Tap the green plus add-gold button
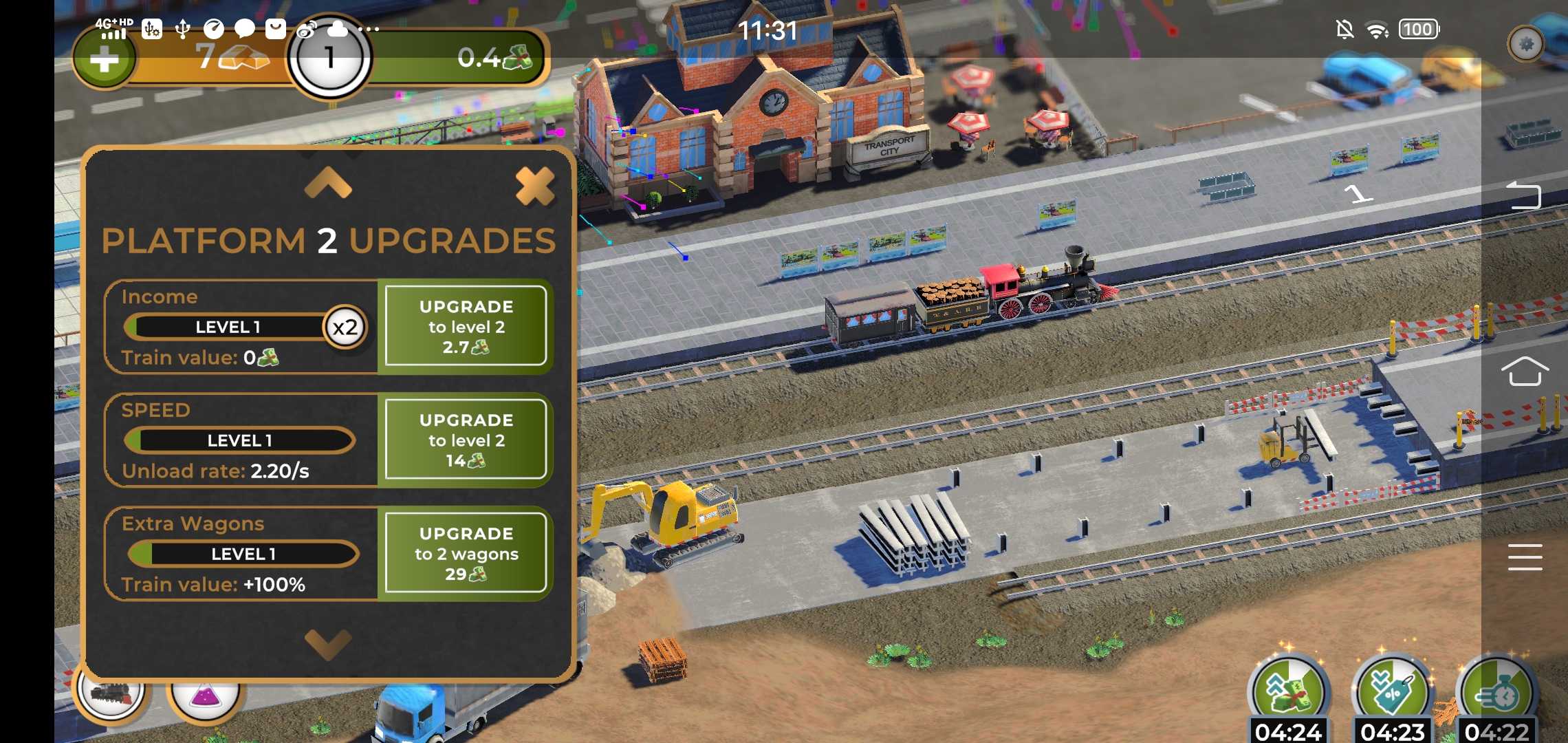Screen dimensions: 1568x743 [105, 60]
